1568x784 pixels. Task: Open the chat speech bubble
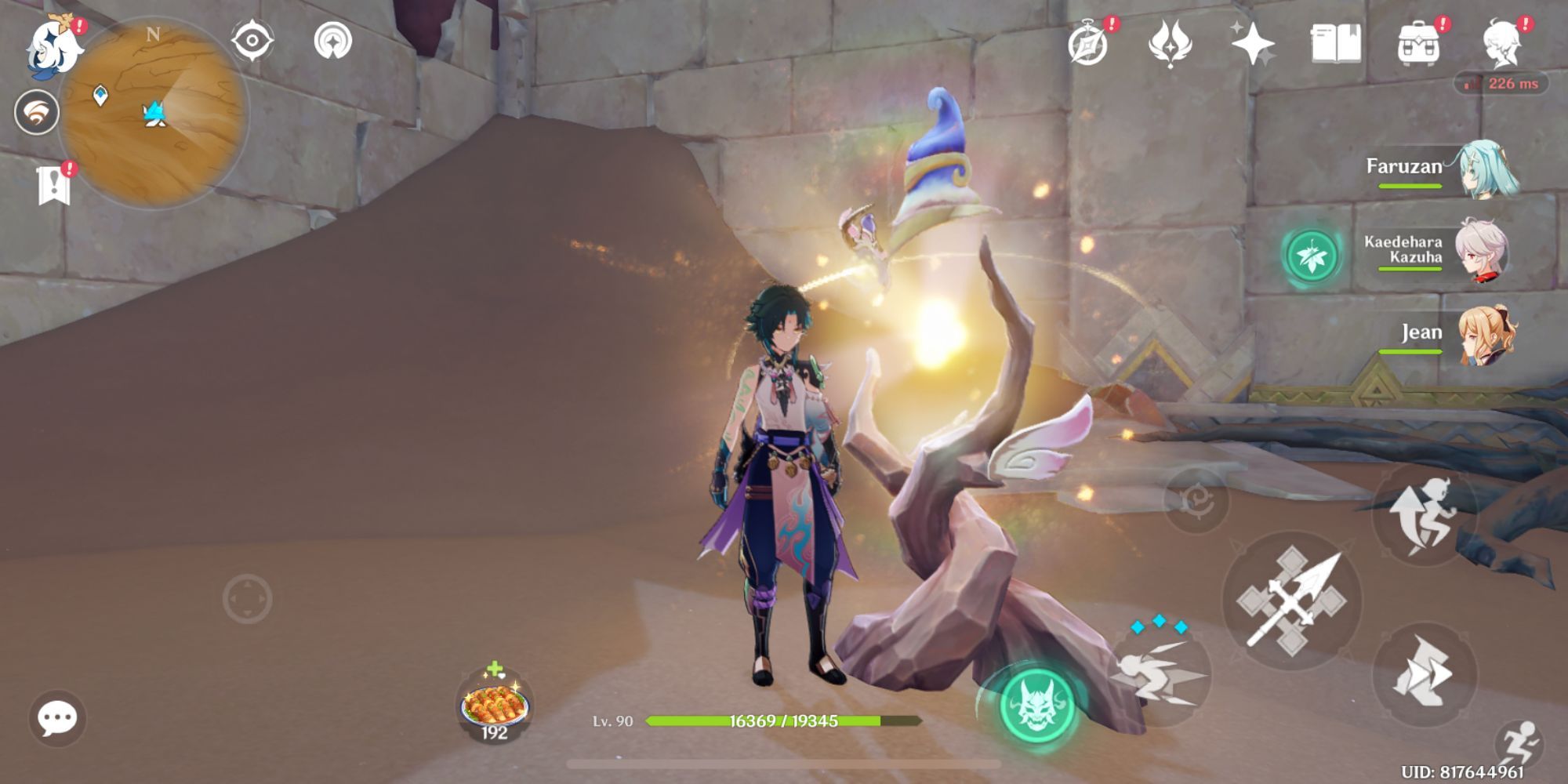click(x=57, y=717)
